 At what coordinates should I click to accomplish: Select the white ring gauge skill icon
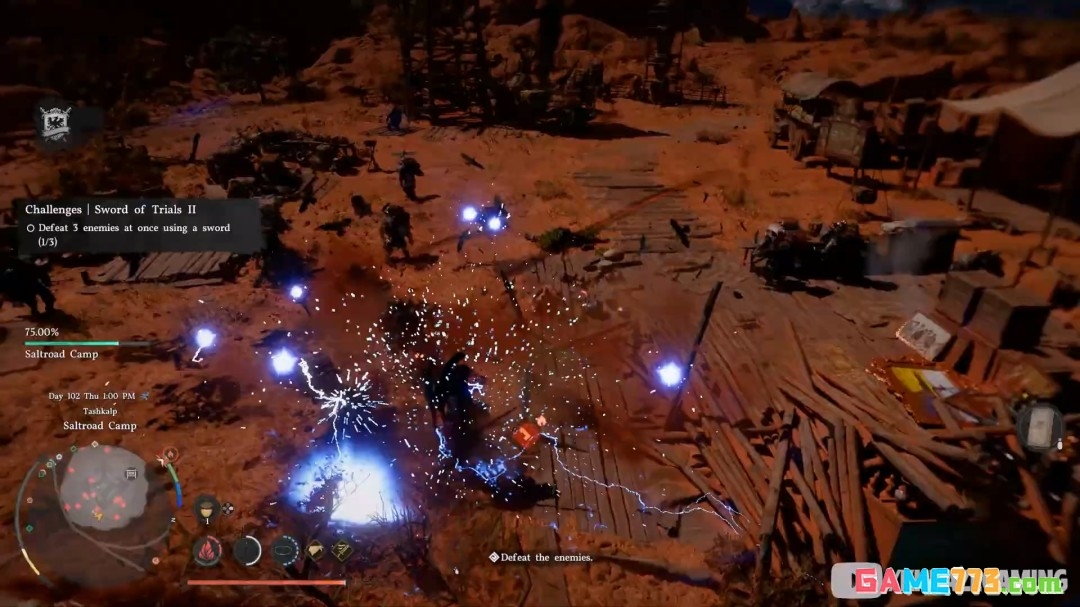click(247, 549)
